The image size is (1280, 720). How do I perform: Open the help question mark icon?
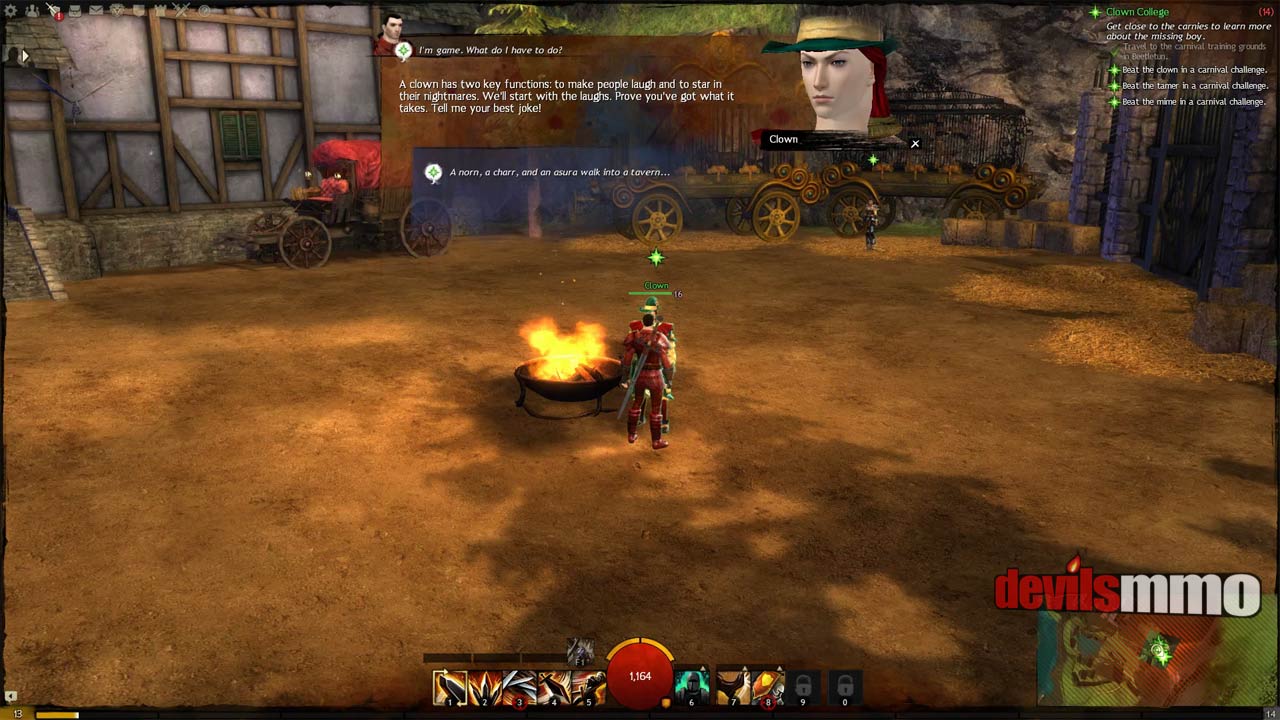[x=204, y=11]
